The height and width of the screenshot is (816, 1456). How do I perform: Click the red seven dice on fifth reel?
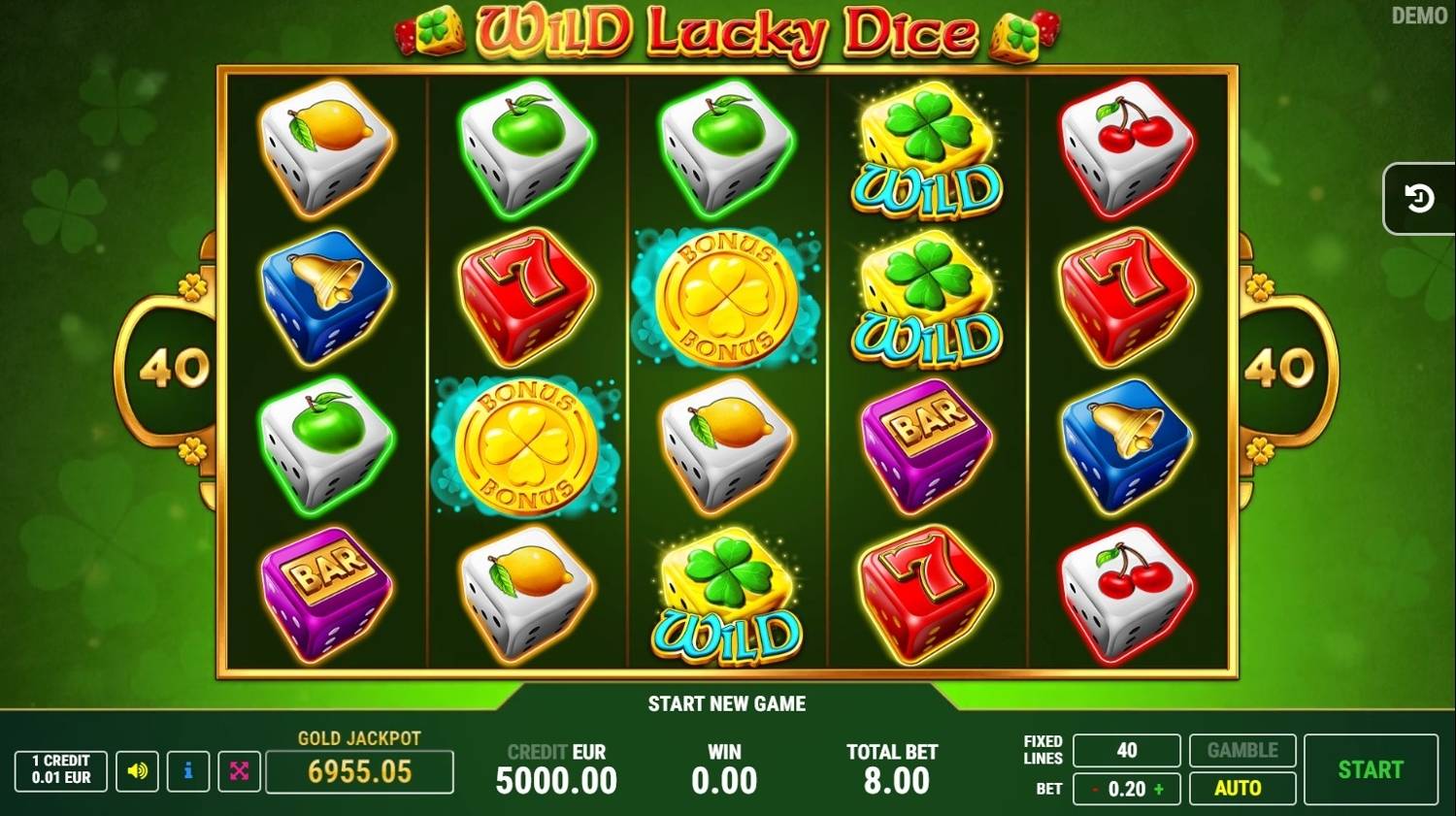pyautogui.click(x=1126, y=296)
